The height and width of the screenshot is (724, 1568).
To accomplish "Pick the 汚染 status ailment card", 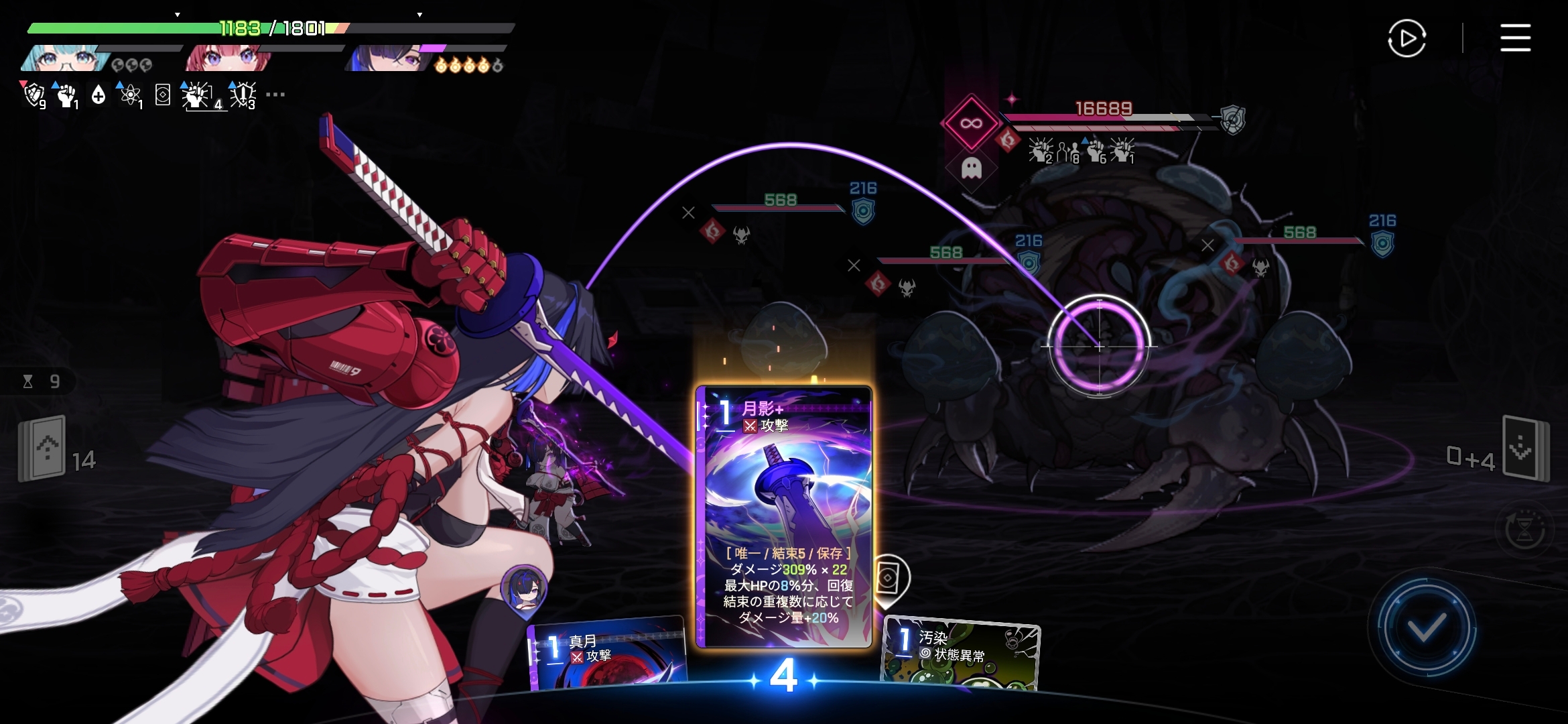I will [960, 652].
